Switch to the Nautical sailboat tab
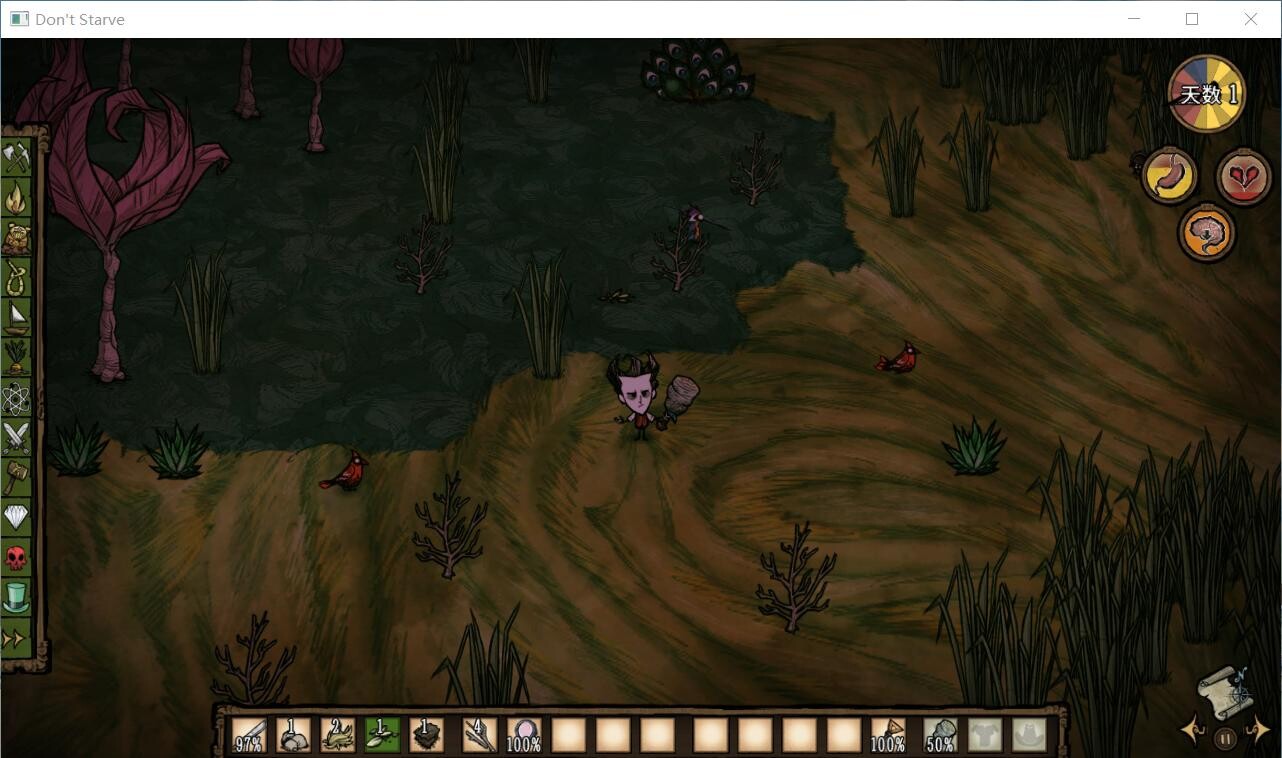The height and width of the screenshot is (758, 1282). tap(17, 318)
